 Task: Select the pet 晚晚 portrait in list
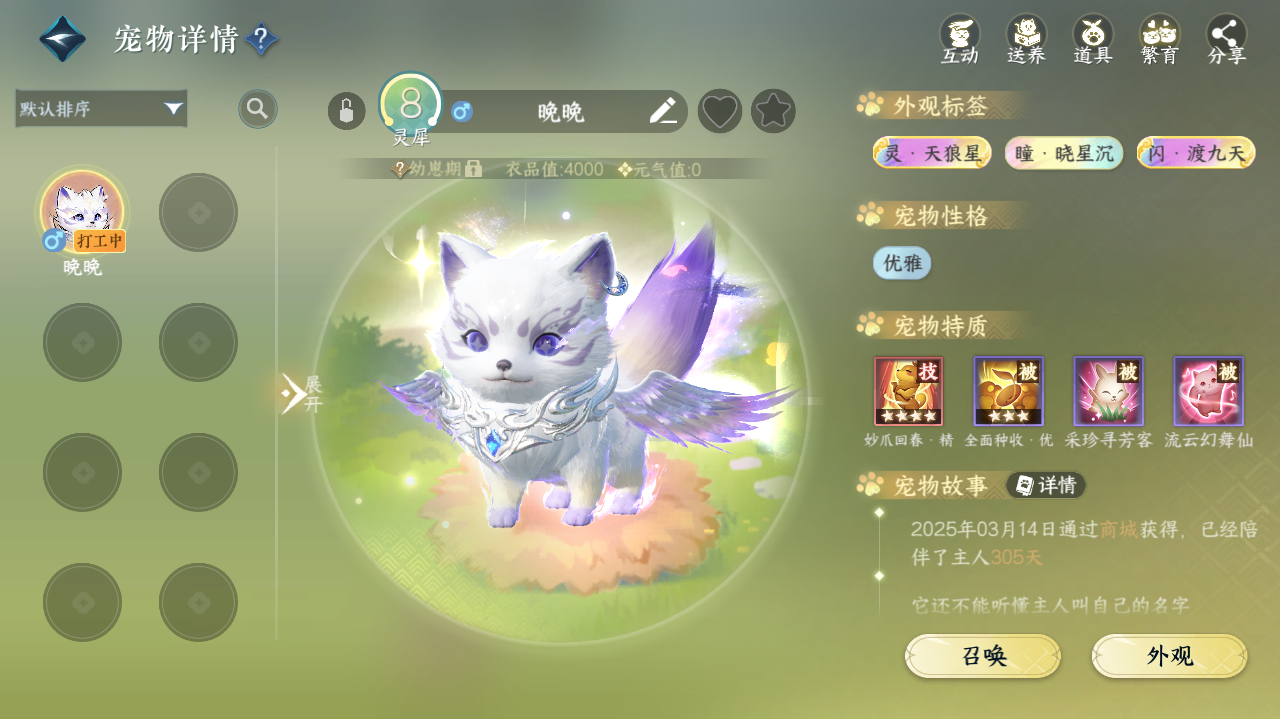82,211
